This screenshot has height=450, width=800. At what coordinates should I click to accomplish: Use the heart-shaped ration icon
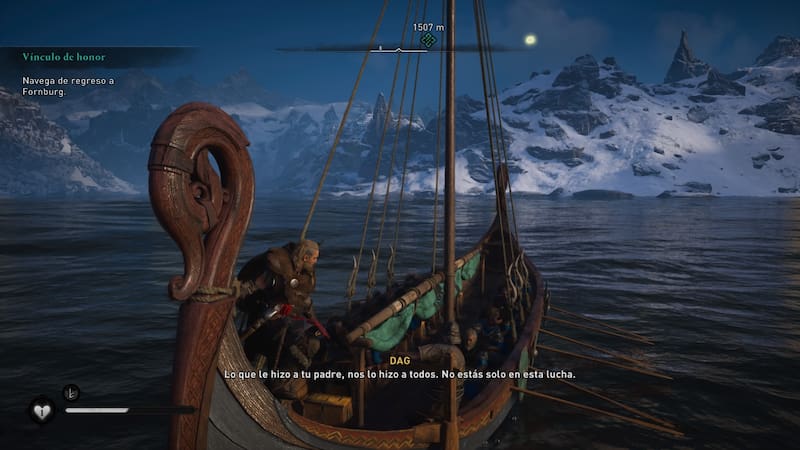(41, 410)
